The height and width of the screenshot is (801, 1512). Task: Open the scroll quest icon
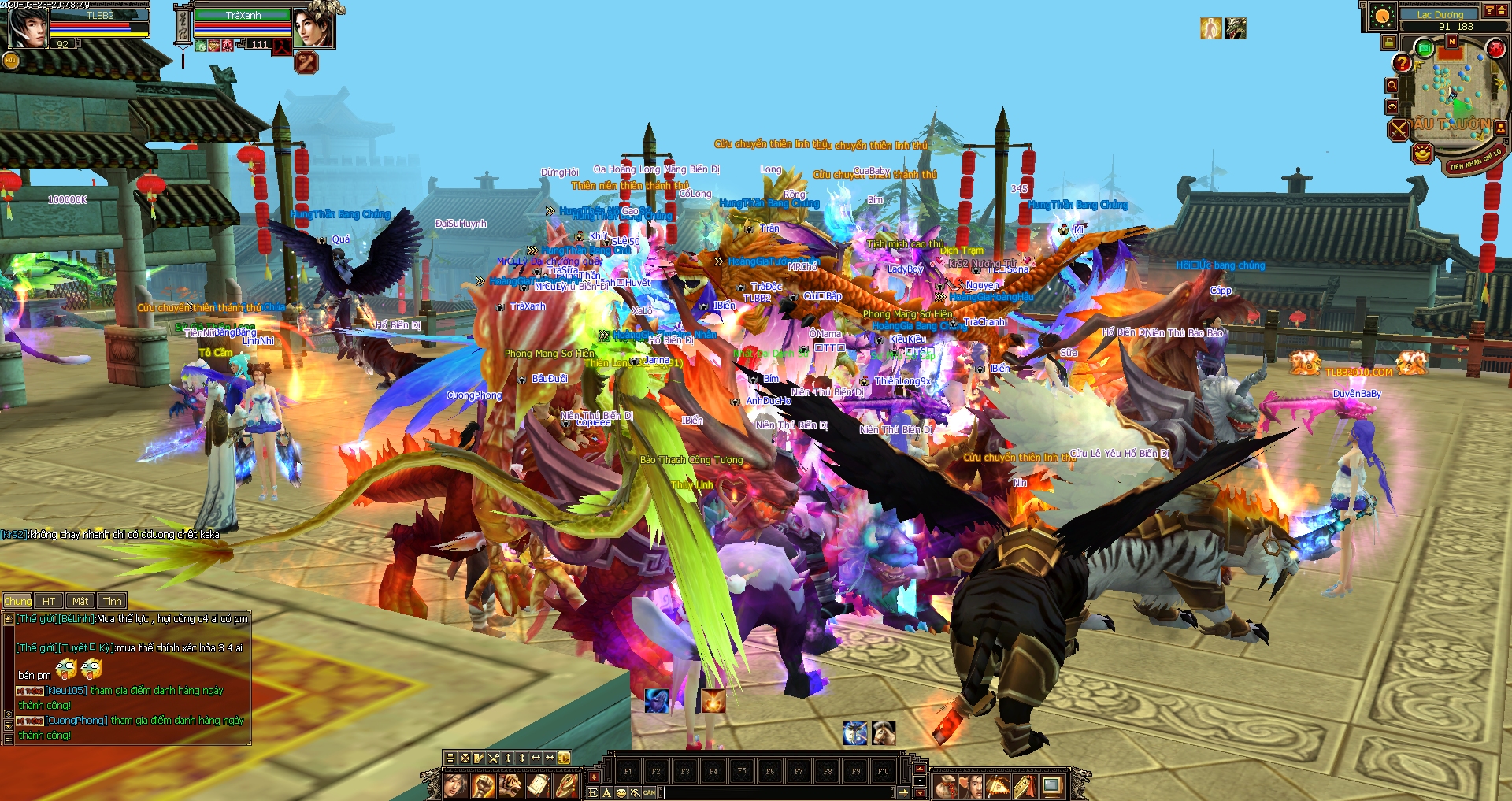tap(538, 785)
